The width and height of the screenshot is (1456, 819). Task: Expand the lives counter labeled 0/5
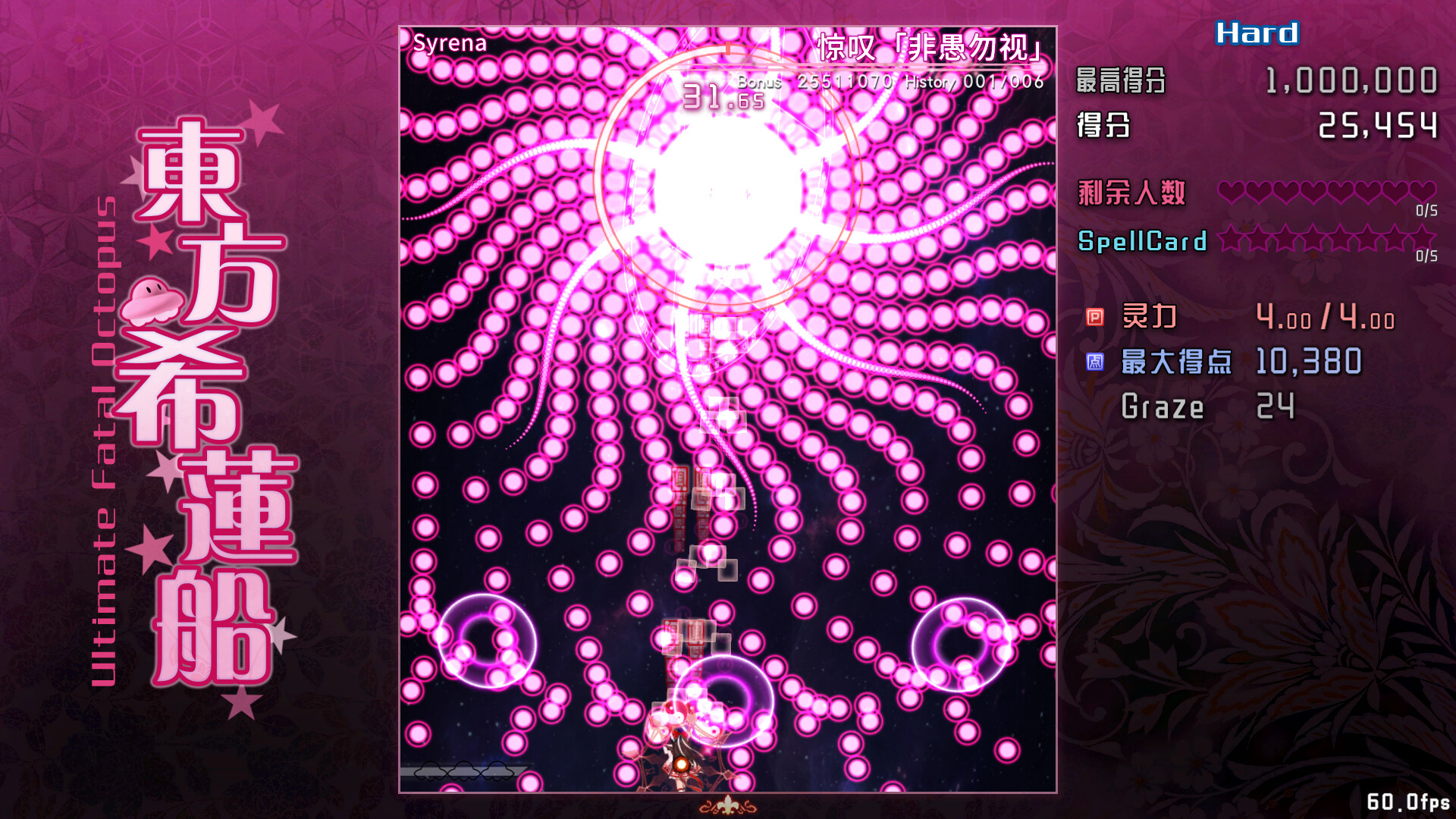[1427, 211]
